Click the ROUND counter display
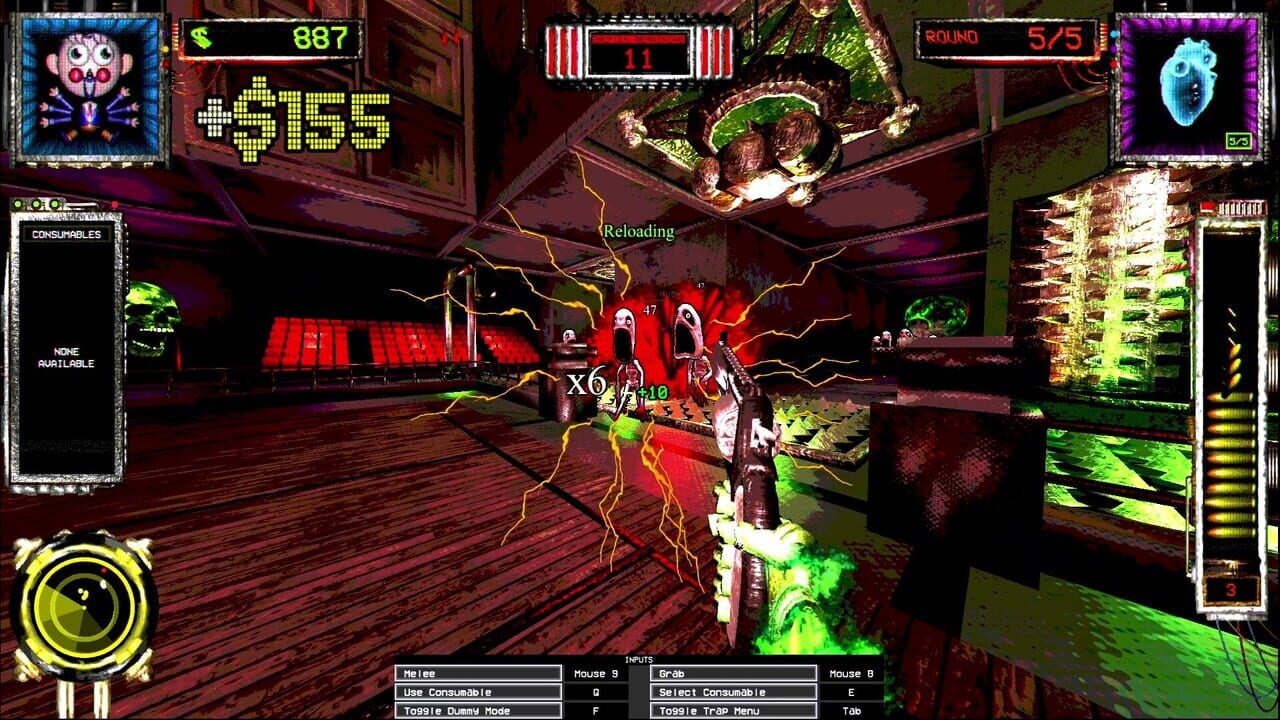Viewport: 1280px width, 720px height. pos(1005,37)
